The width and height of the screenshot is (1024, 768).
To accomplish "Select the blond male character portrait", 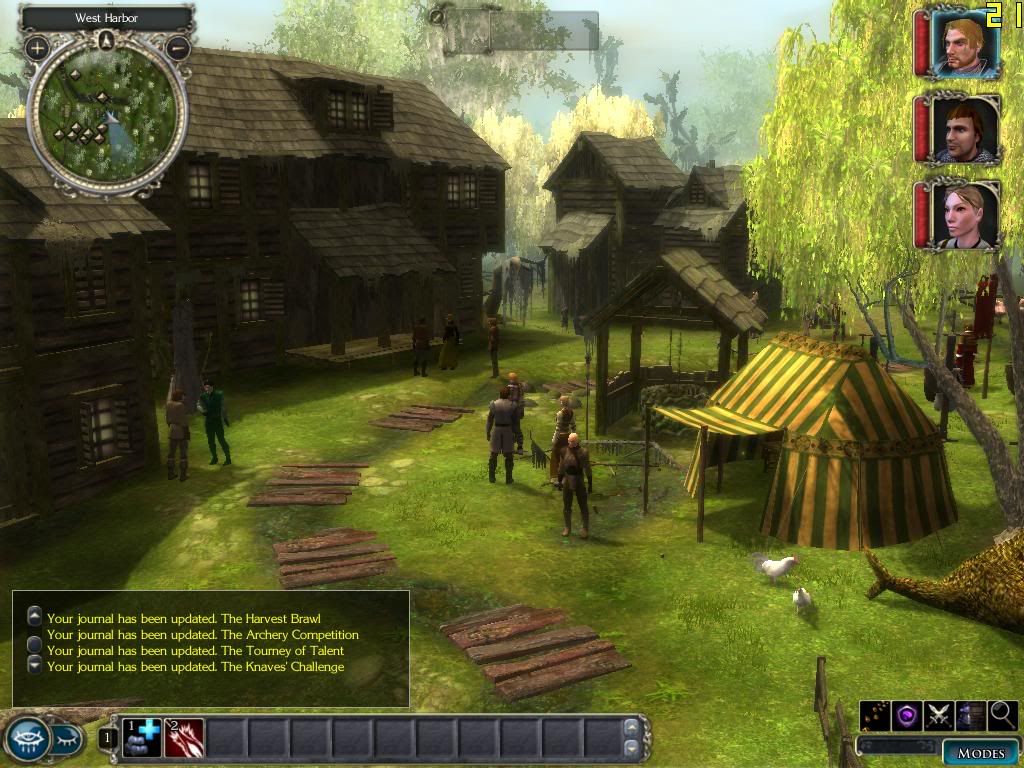I will click(965, 43).
